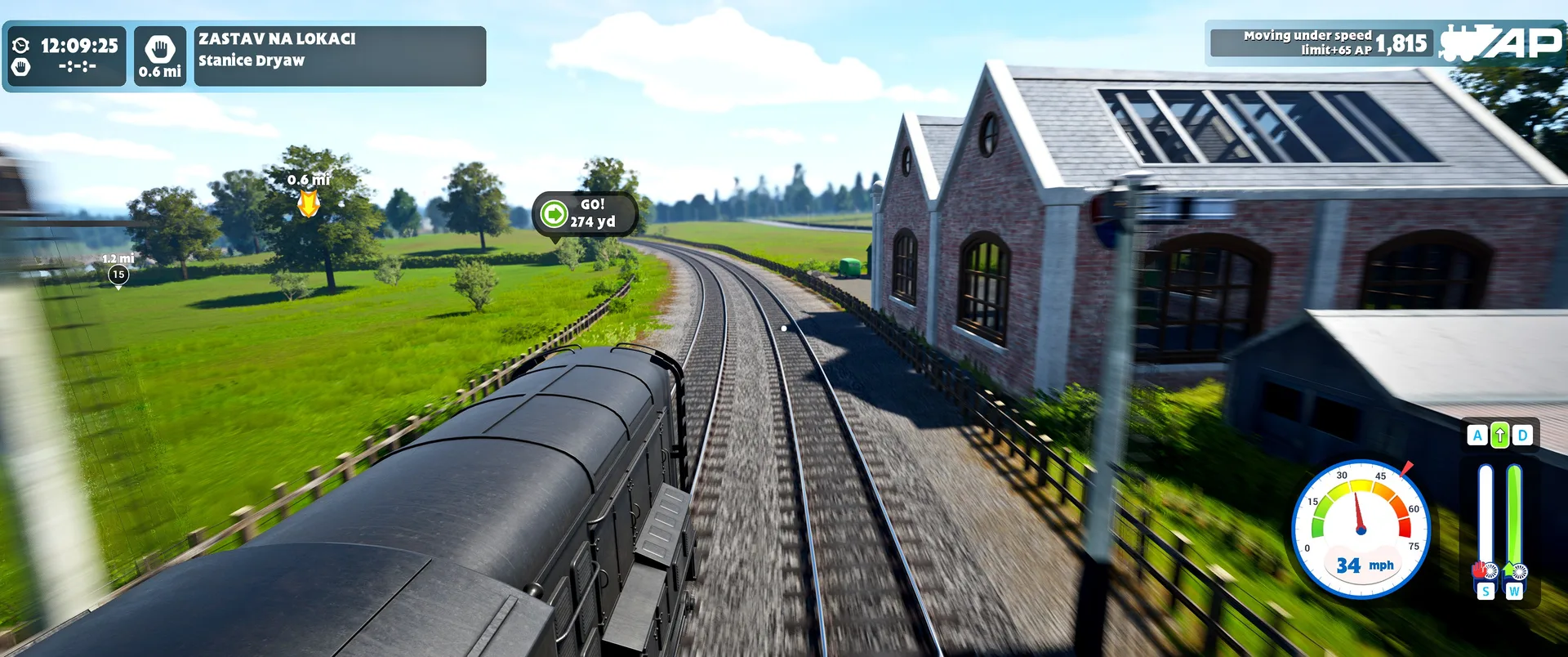Click the A reverser key button
The height and width of the screenshot is (657, 1568).
(x=1477, y=436)
